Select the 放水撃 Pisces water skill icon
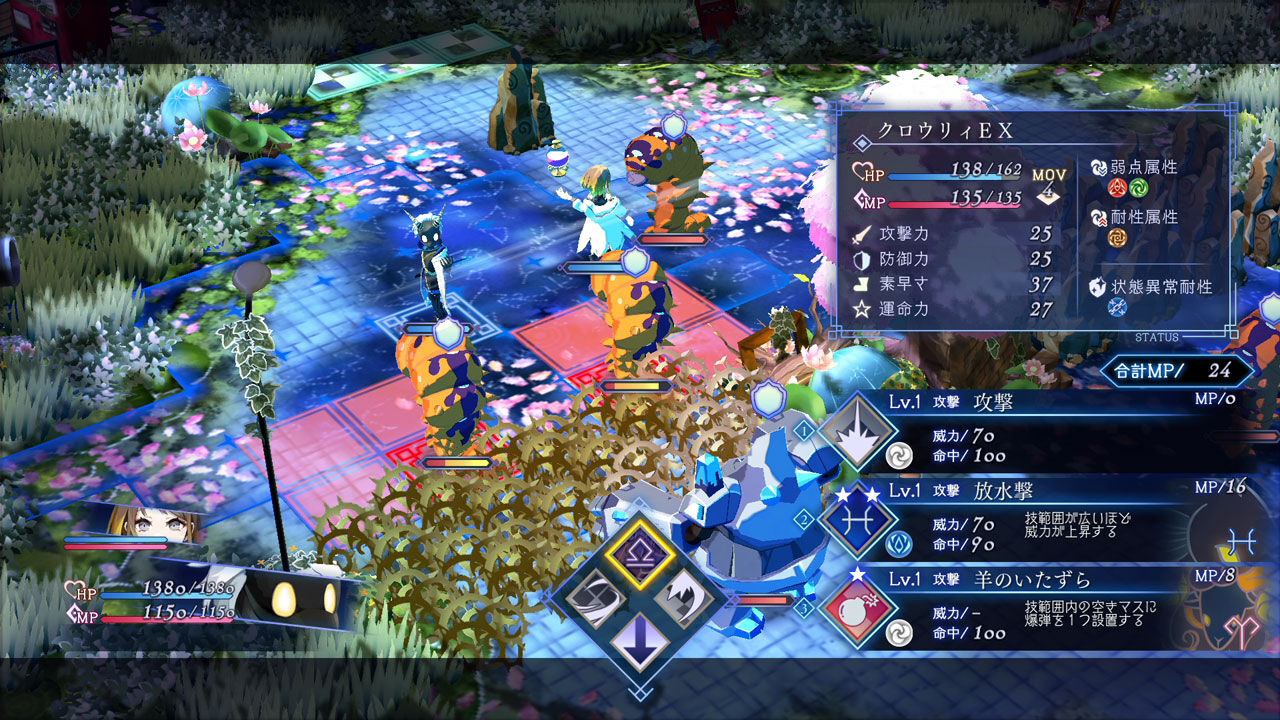The height and width of the screenshot is (720, 1280). [857, 518]
